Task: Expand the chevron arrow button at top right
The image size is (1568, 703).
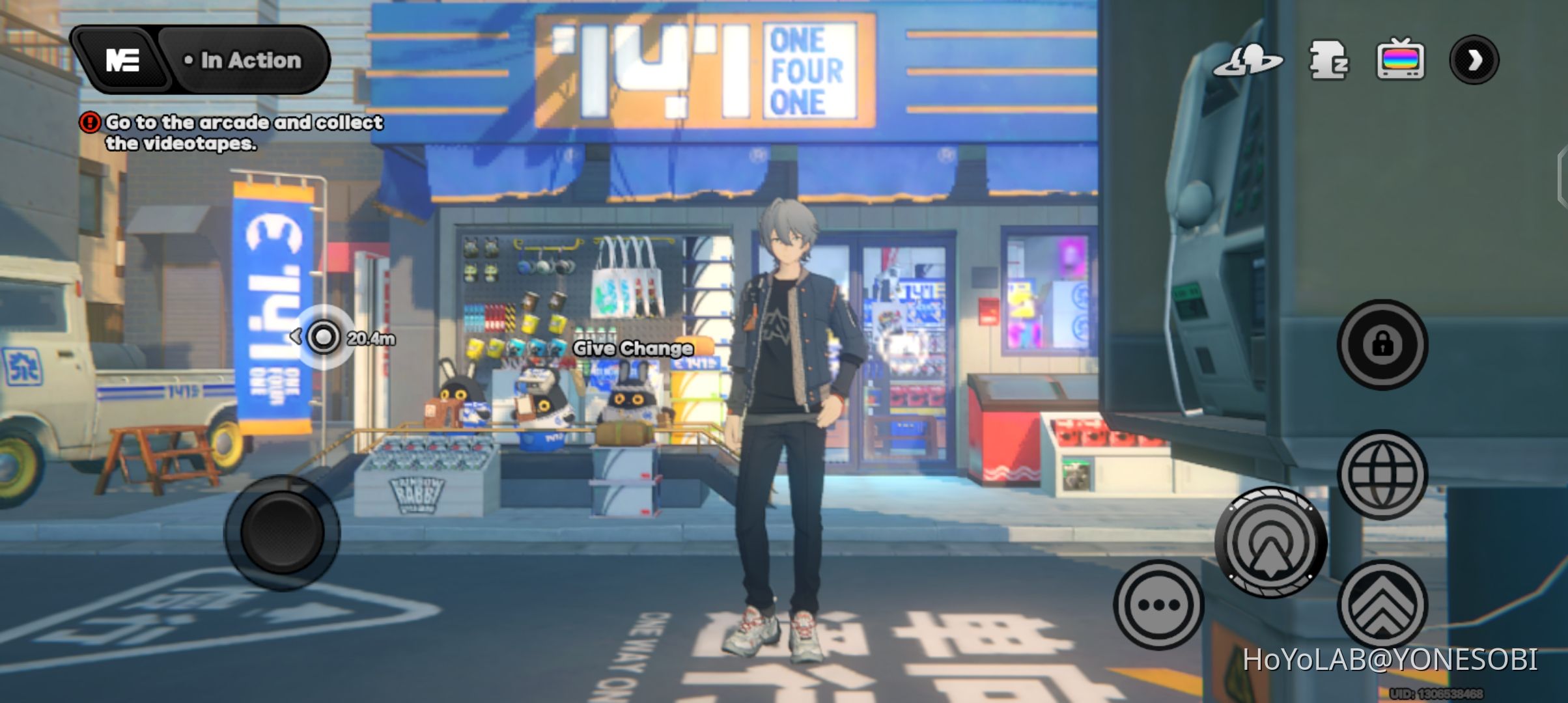Action: point(1475,61)
